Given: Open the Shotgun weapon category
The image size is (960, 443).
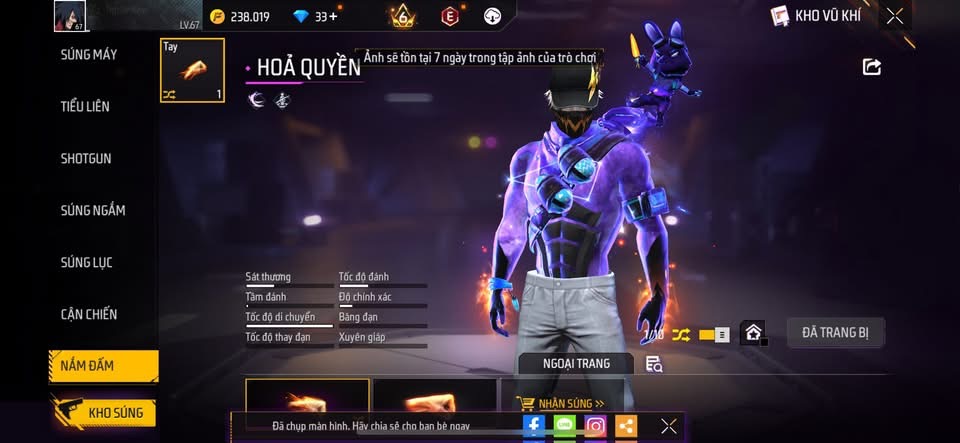Looking at the screenshot, I should click(86, 158).
